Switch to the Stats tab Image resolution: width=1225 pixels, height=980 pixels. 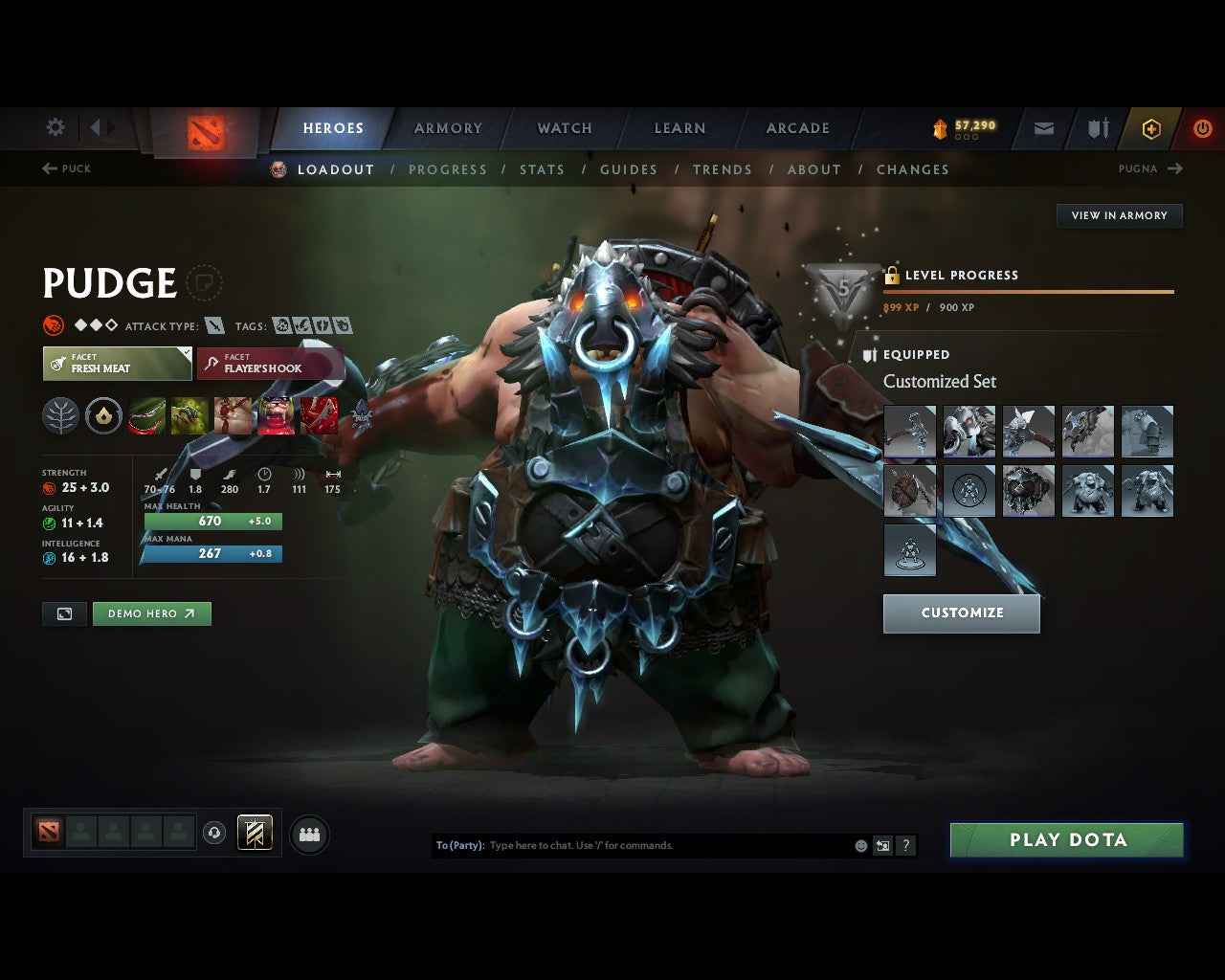[542, 169]
